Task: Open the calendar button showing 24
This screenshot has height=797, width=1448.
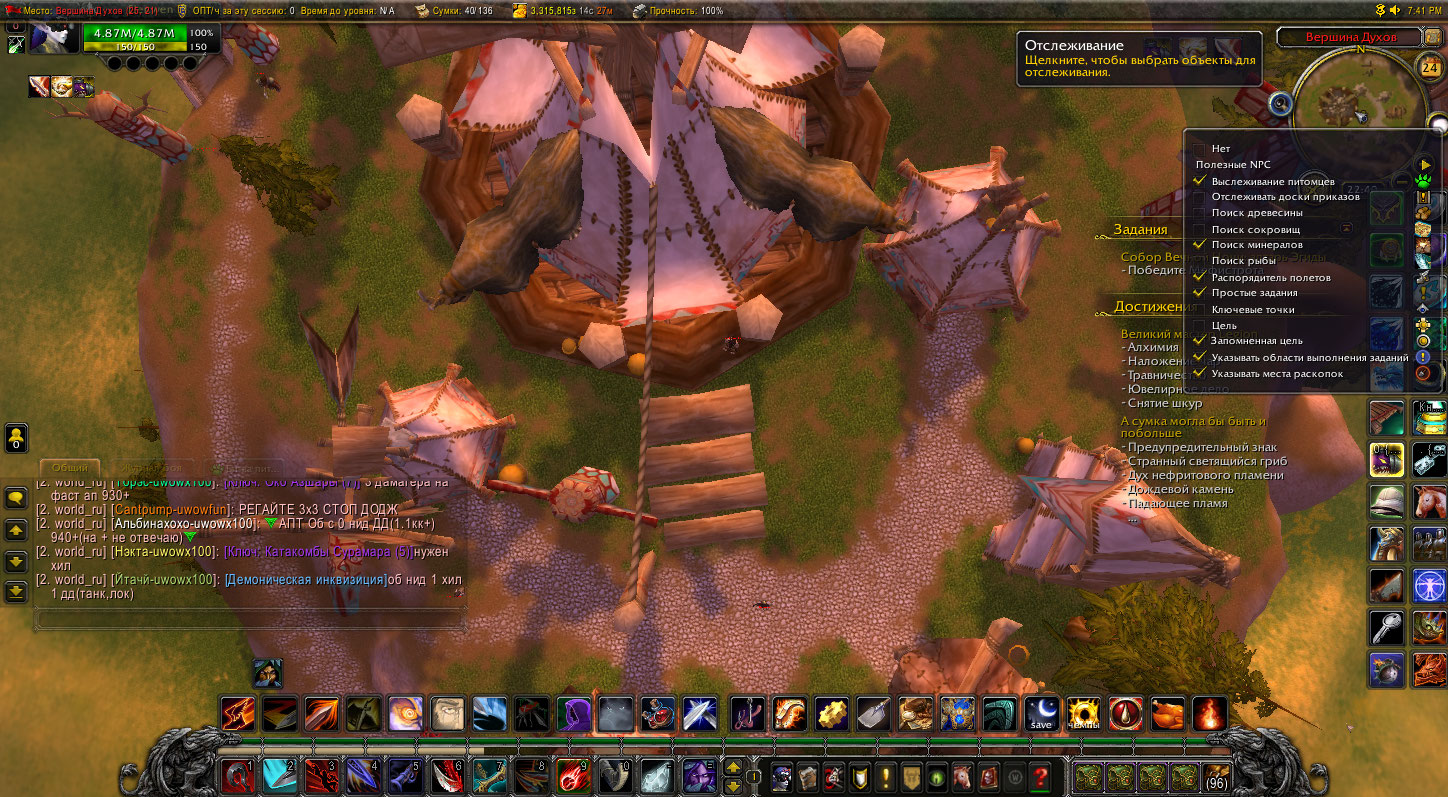Action: 1429,68
